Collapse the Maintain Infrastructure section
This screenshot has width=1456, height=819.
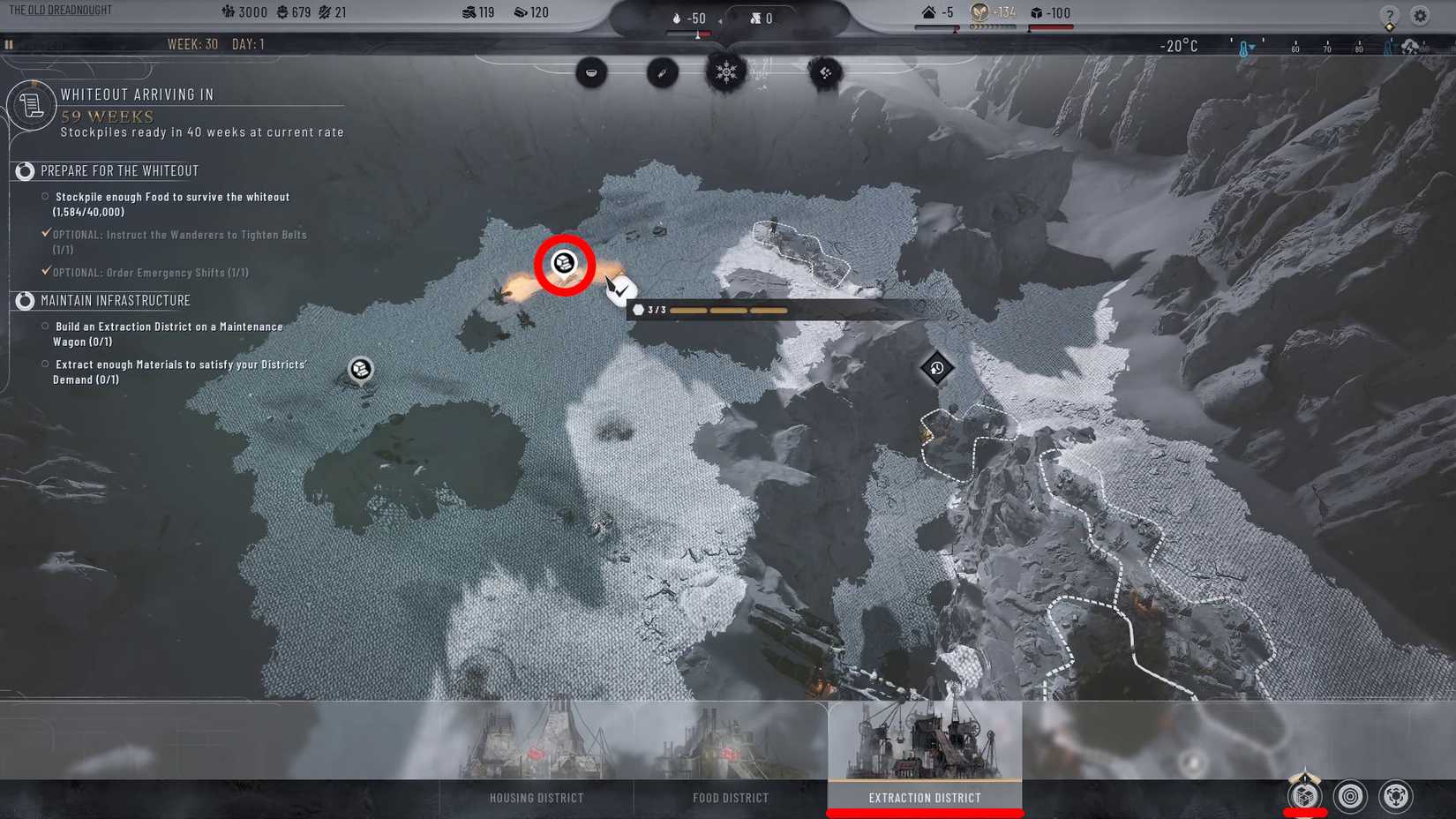click(23, 301)
